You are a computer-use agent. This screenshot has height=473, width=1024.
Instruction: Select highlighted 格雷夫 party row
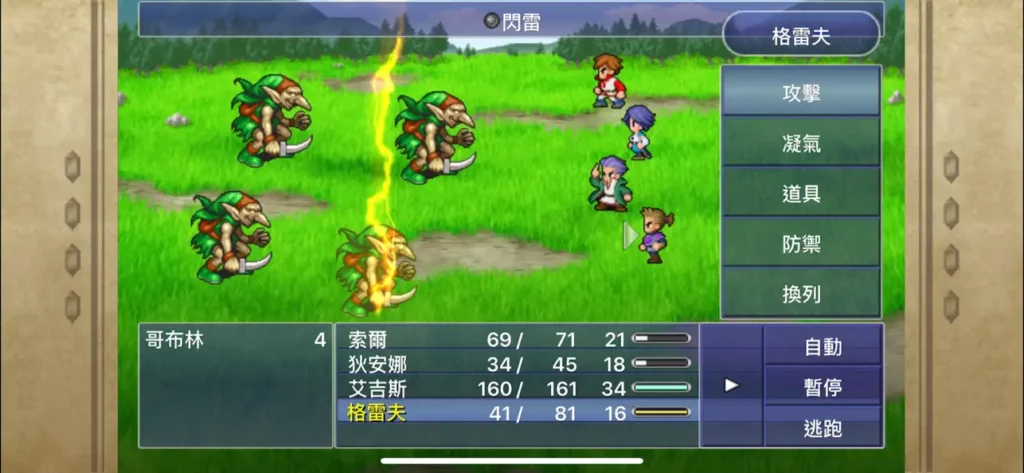[x=517, y=411]
